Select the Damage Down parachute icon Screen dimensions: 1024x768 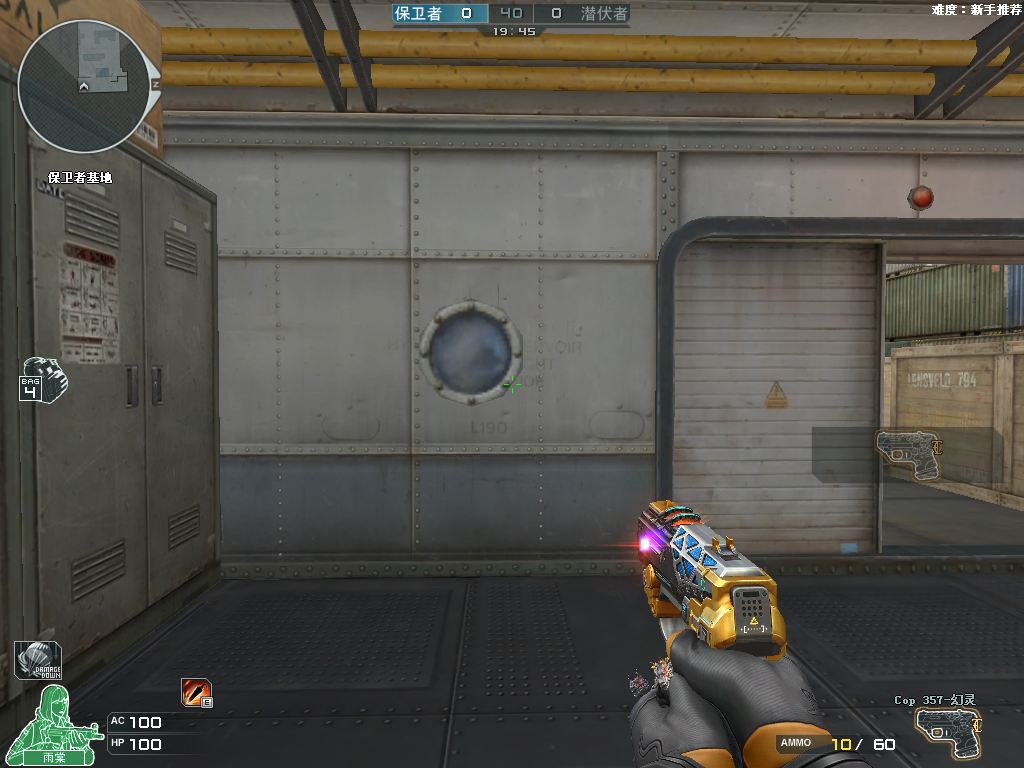coord(37,661)
